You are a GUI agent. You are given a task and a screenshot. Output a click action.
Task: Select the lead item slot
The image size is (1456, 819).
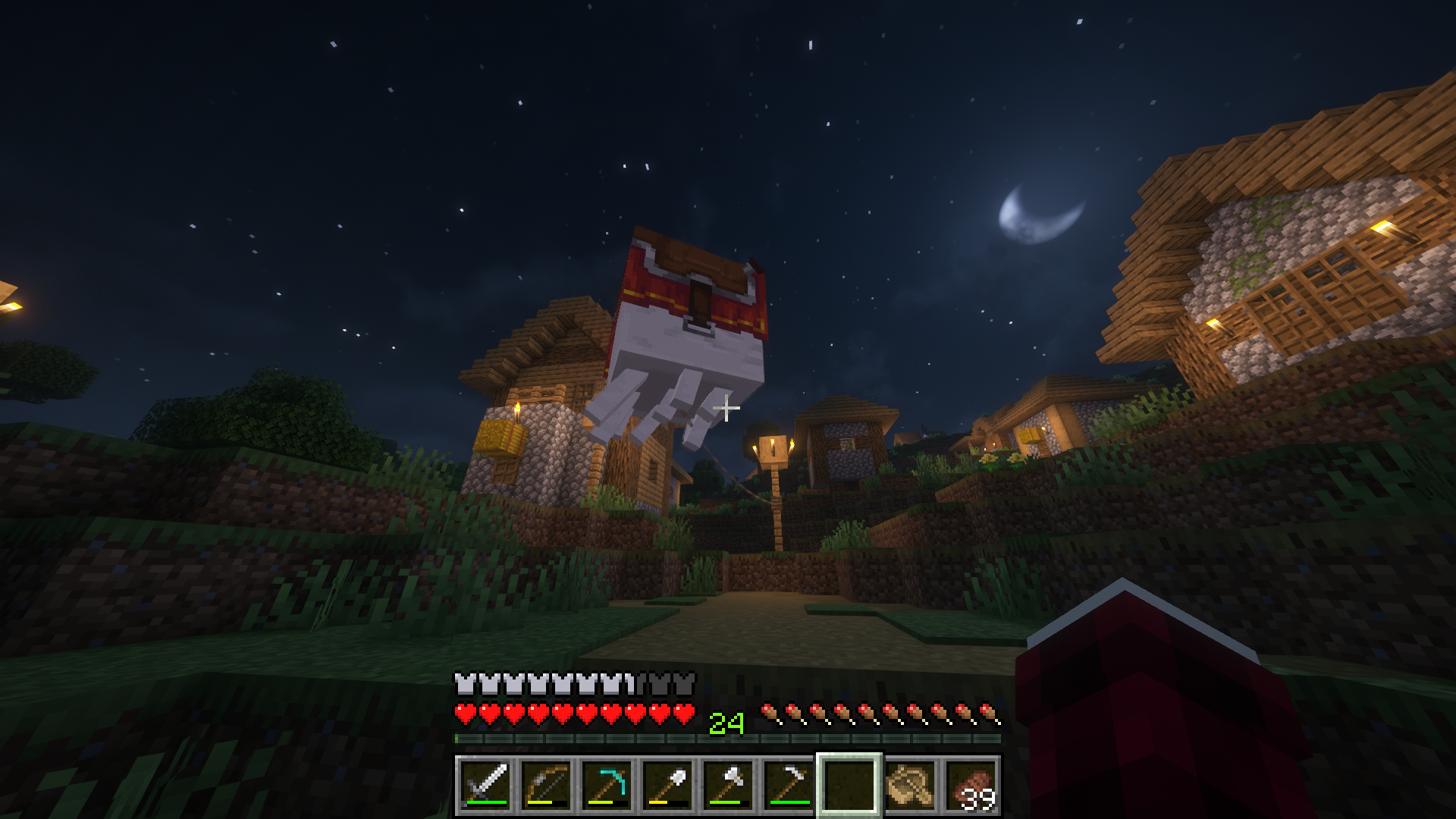(x=910, y=785)
